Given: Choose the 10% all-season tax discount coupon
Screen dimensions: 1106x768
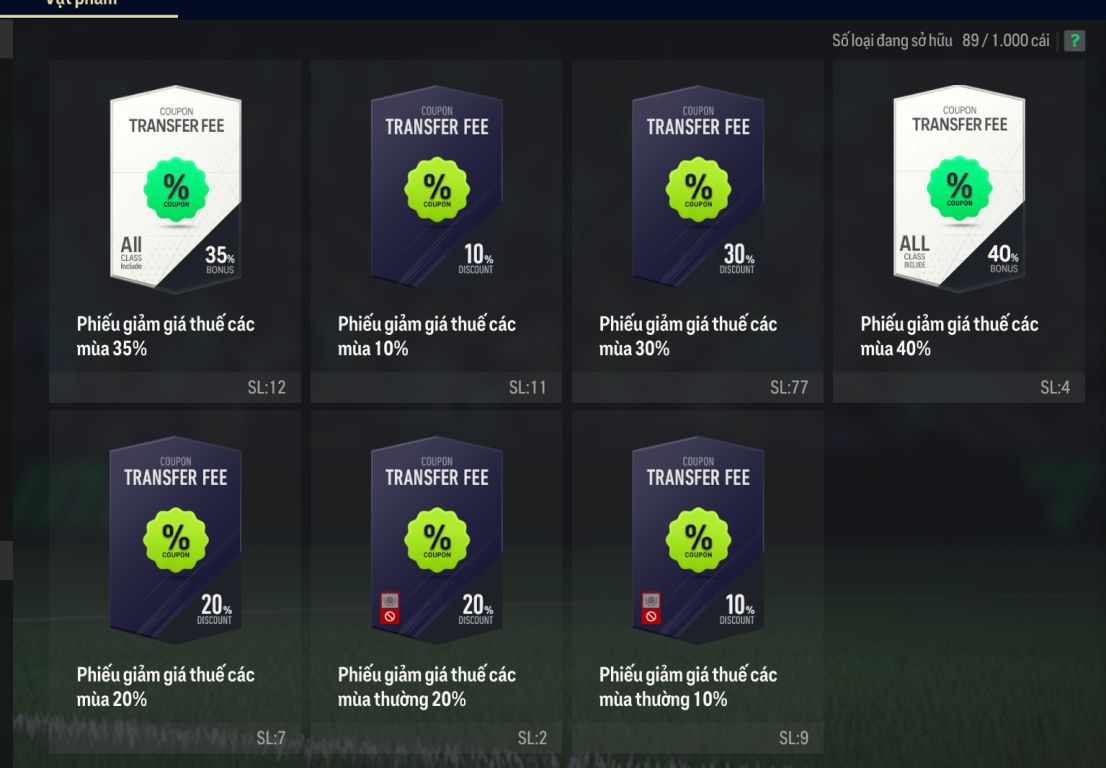Looking at the screenshot, I should [x=436, y=230].
